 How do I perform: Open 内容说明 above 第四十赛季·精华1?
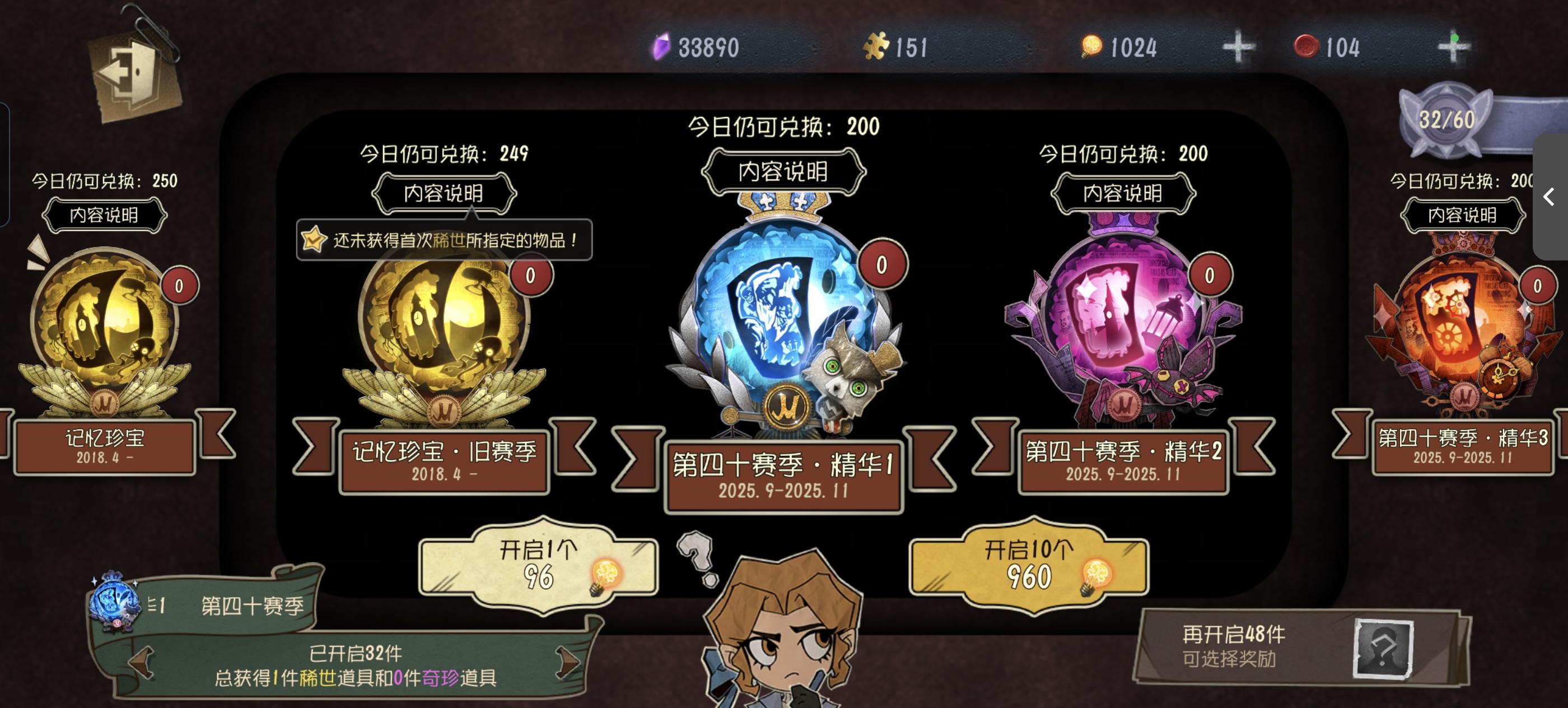click(x=782, y=171)
